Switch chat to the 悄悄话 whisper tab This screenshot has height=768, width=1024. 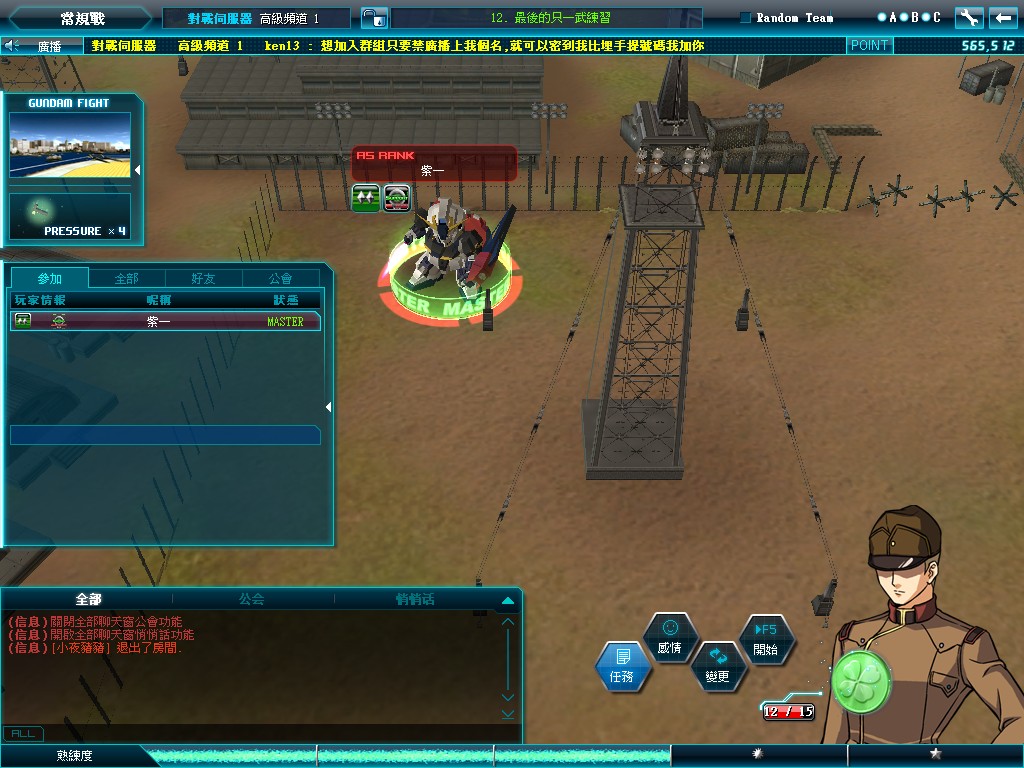click(x=414, y=599)
